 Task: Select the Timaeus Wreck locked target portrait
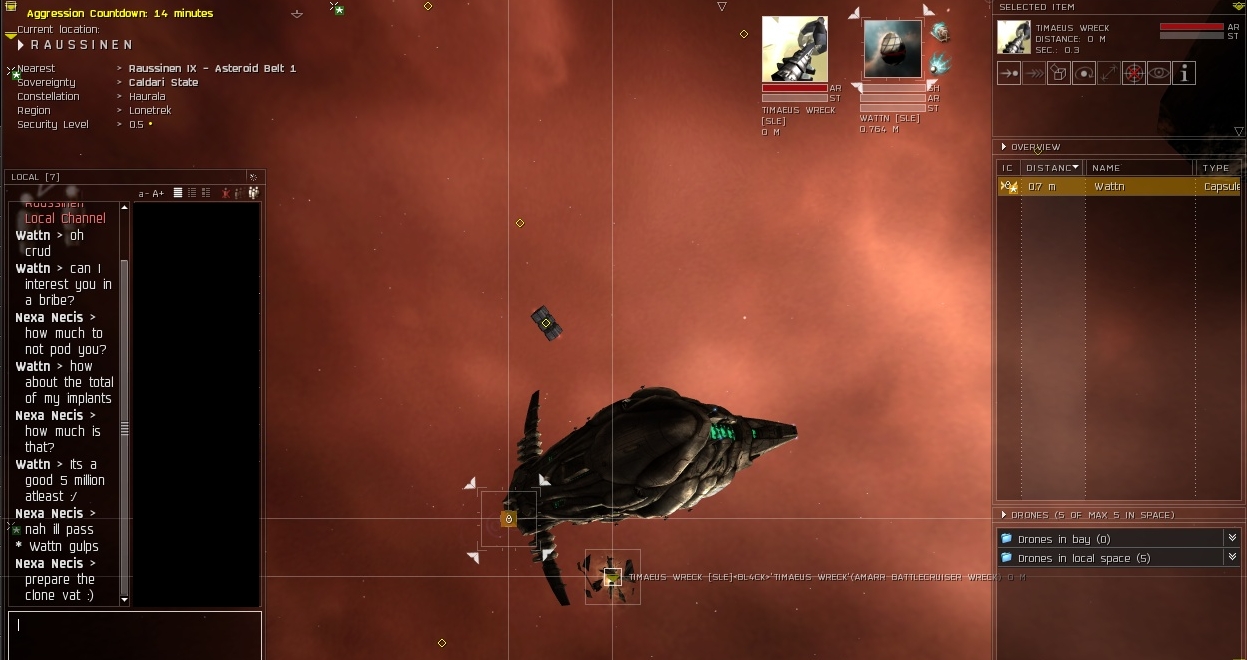point(794,49)
